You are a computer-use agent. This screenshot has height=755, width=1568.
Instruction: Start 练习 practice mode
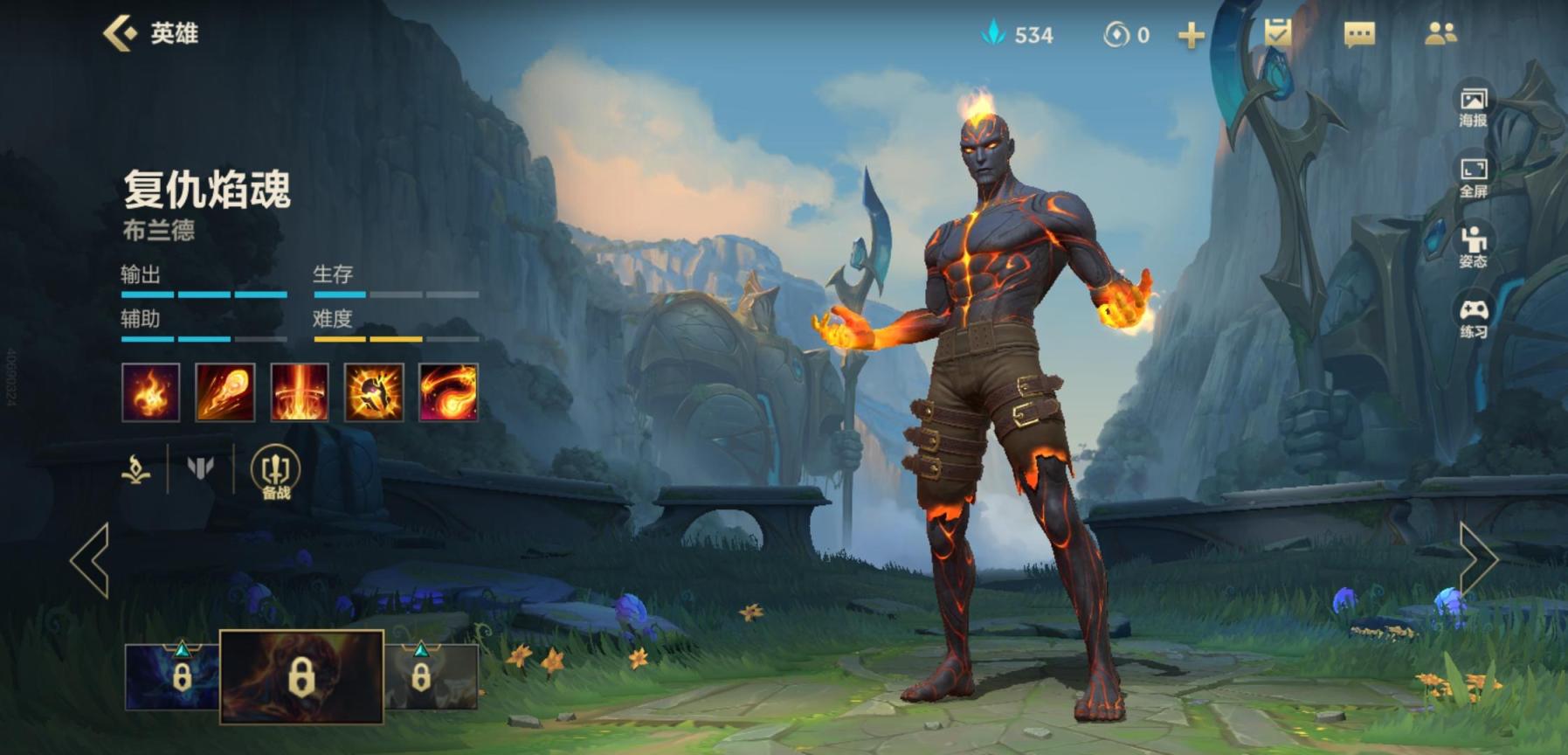click(1473, 317)
